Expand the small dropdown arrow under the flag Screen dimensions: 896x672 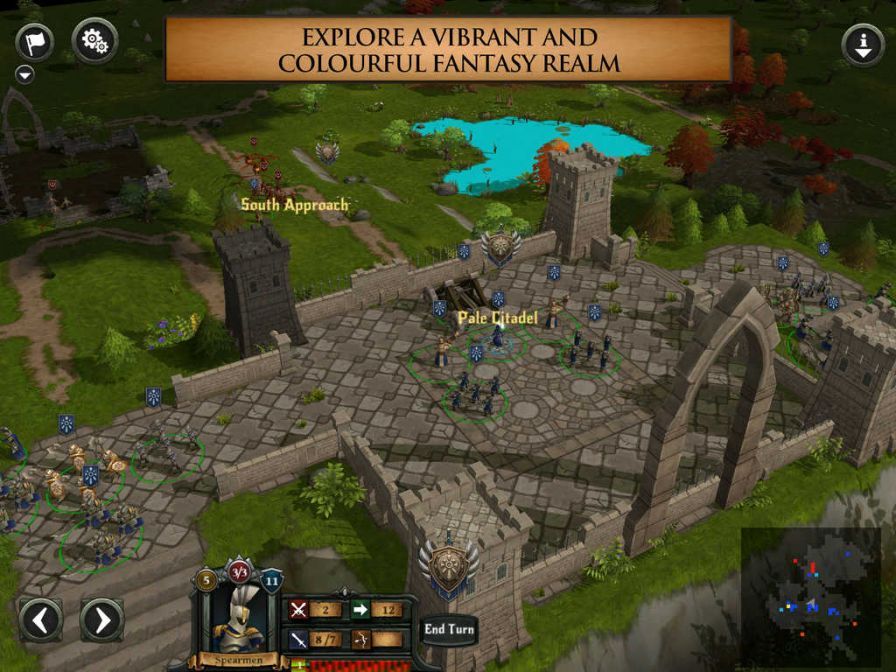[25, 75]
